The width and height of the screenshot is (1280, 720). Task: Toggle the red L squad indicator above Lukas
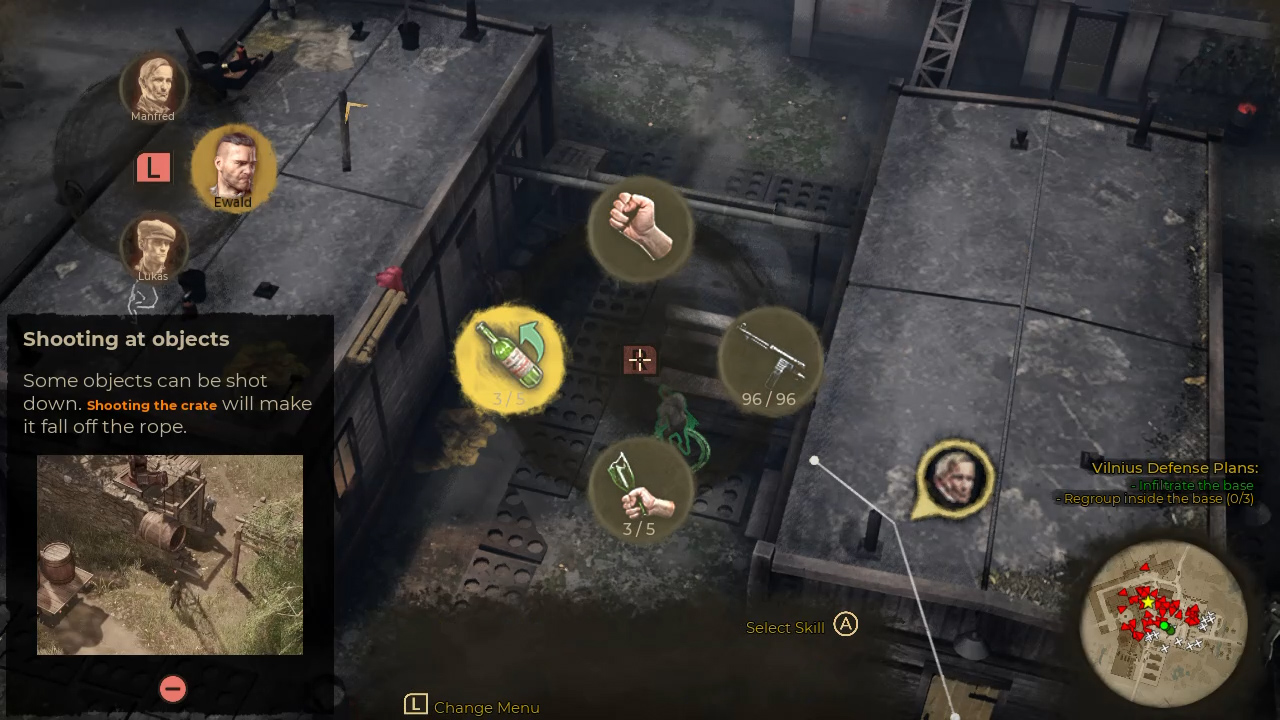coord(153,167)
